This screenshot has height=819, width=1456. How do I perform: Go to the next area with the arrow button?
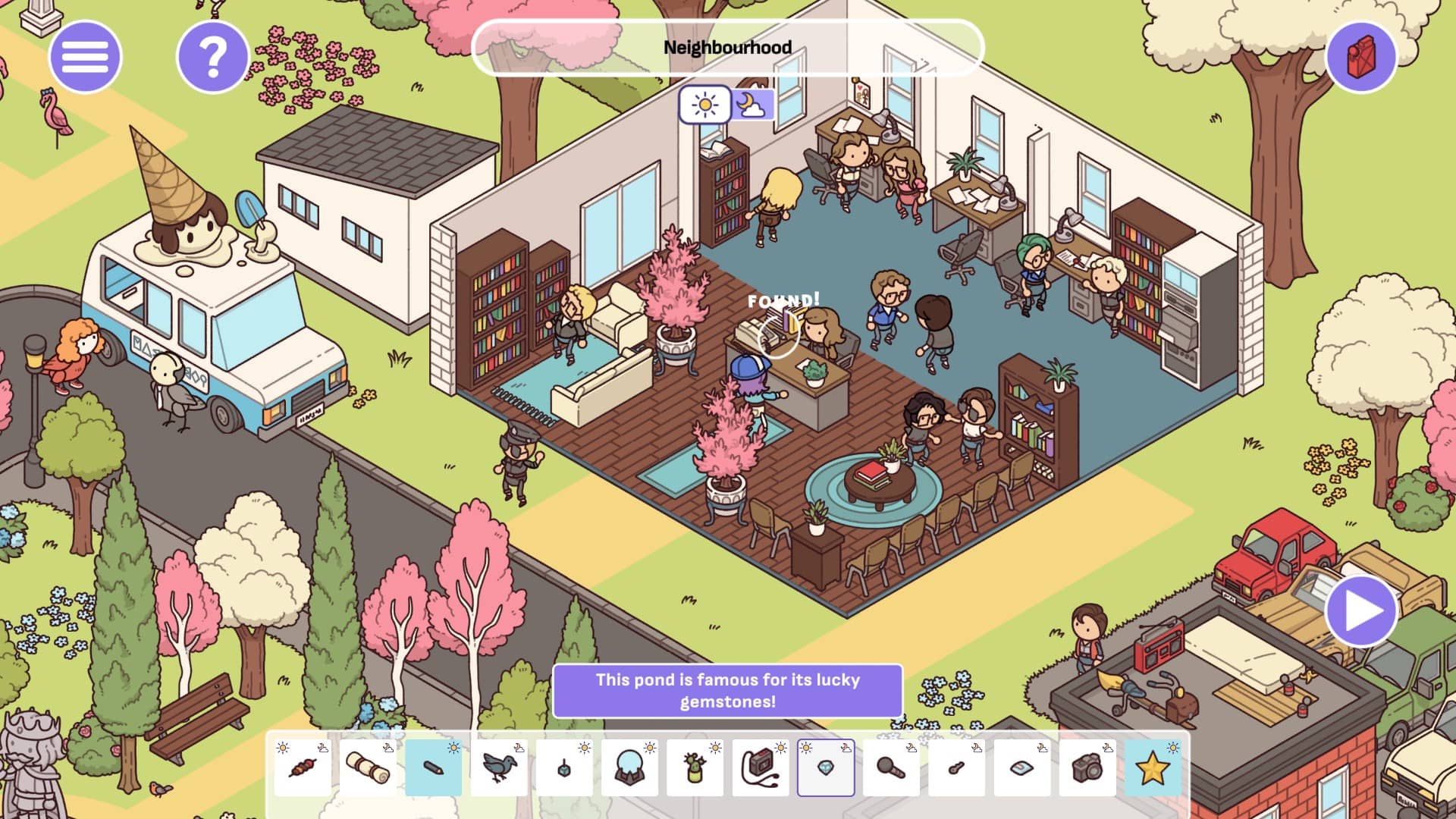(1361, 611)
